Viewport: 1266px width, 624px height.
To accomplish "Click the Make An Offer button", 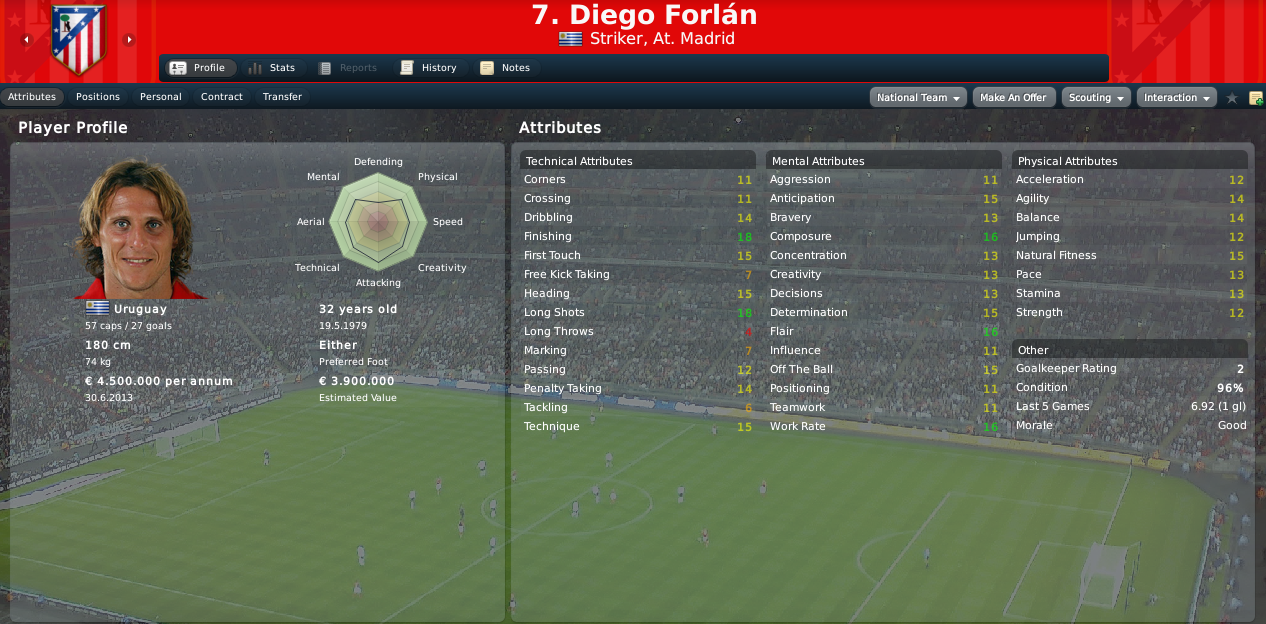I will [1013, 98].
